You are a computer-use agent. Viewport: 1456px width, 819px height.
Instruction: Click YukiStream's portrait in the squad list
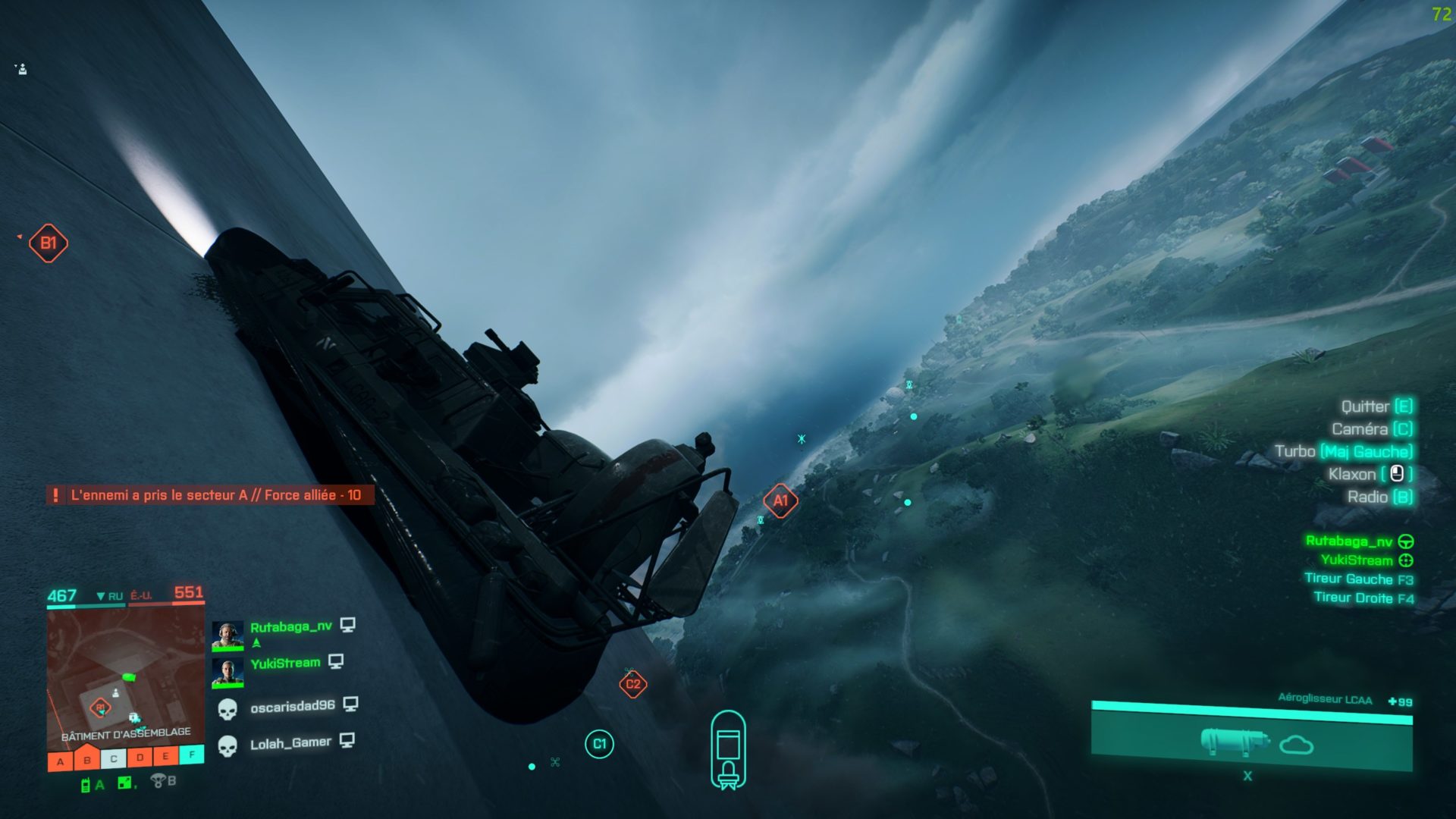pyautogui.click(x=227, y=672)
